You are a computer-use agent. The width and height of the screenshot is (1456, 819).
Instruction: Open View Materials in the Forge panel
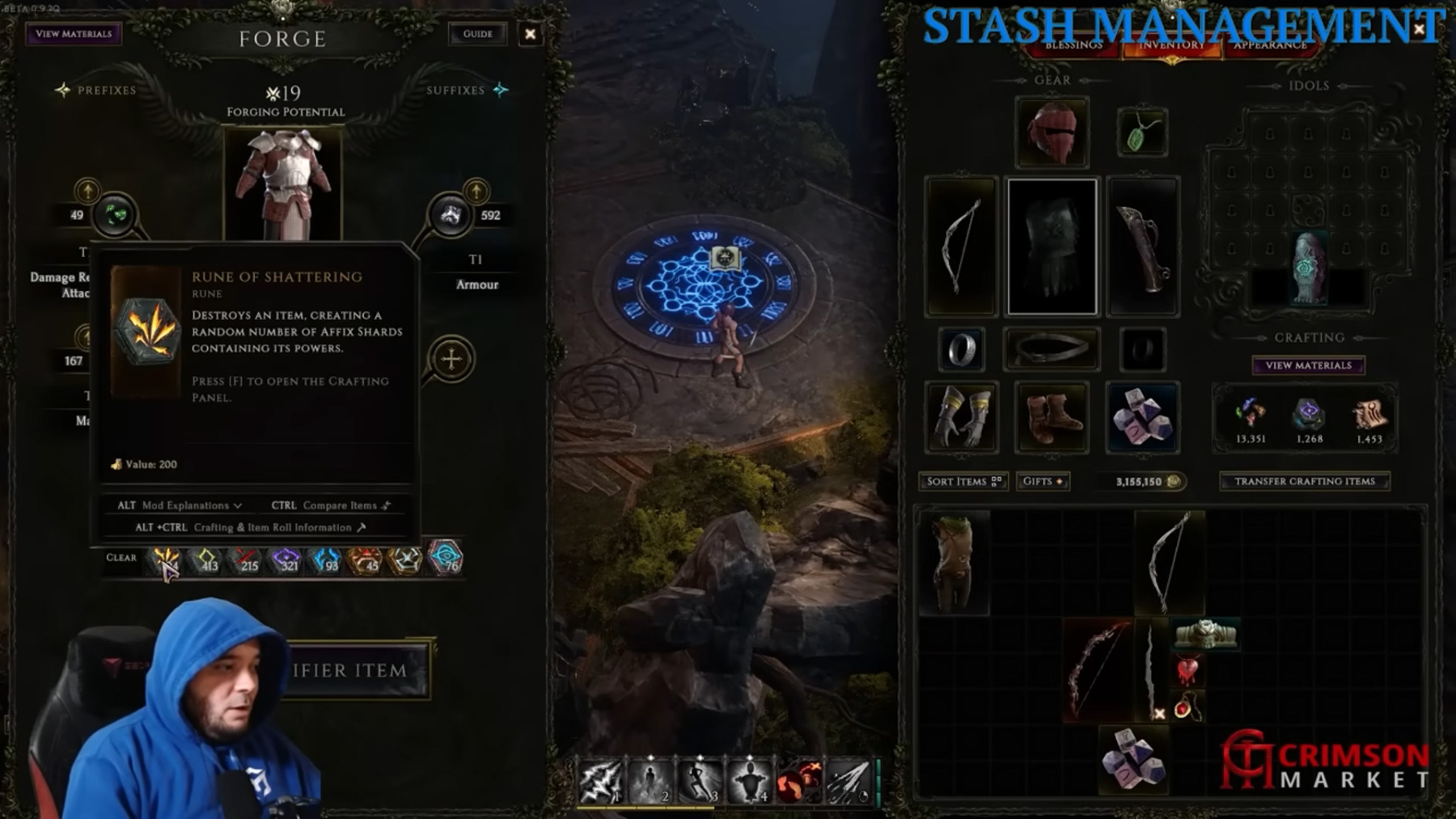pos(74,34)
